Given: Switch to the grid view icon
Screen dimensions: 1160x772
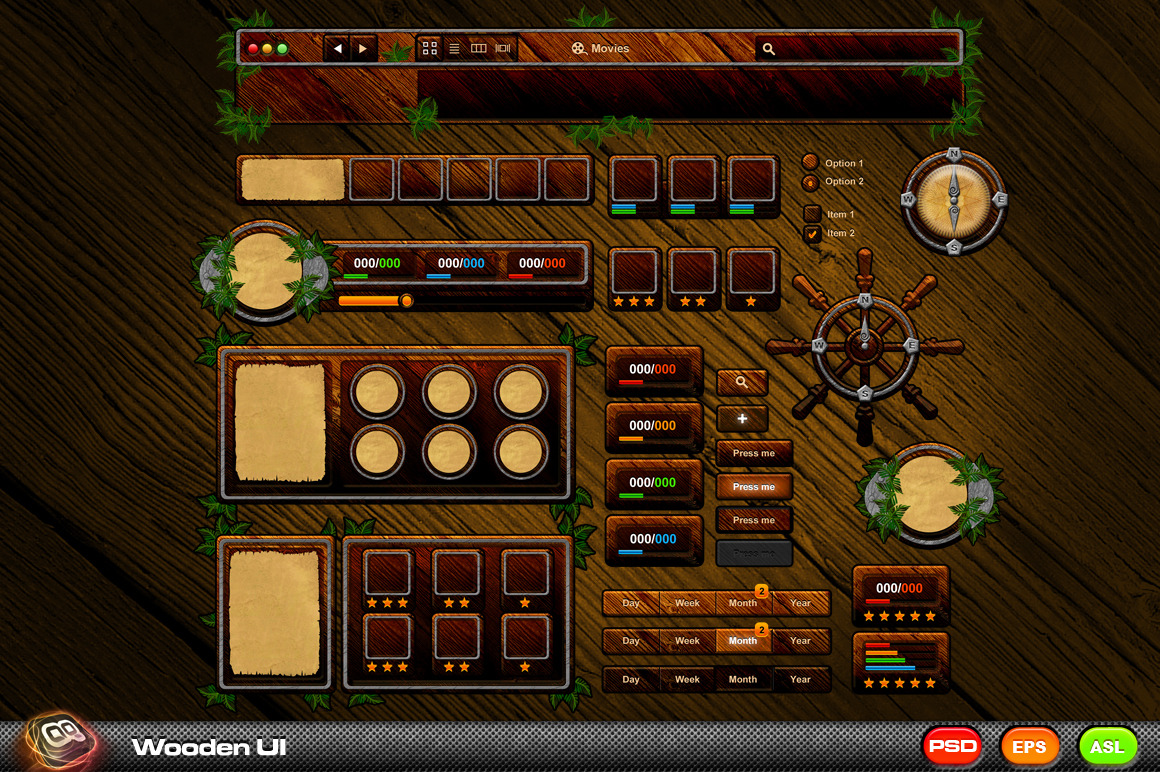Looking at the screenshot, I should (x=430, y=48).
